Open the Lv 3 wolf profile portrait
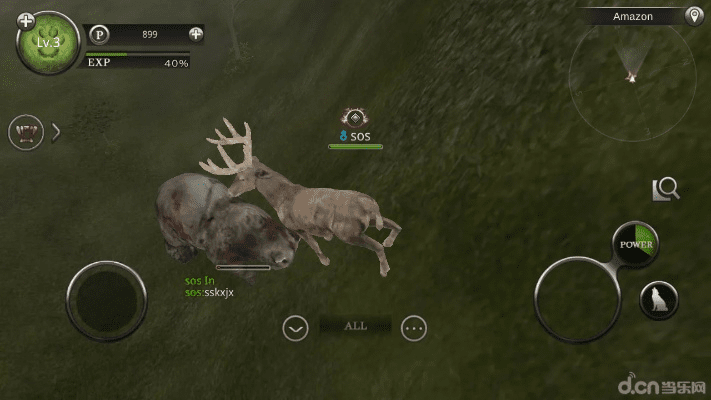 coord(48,46)
